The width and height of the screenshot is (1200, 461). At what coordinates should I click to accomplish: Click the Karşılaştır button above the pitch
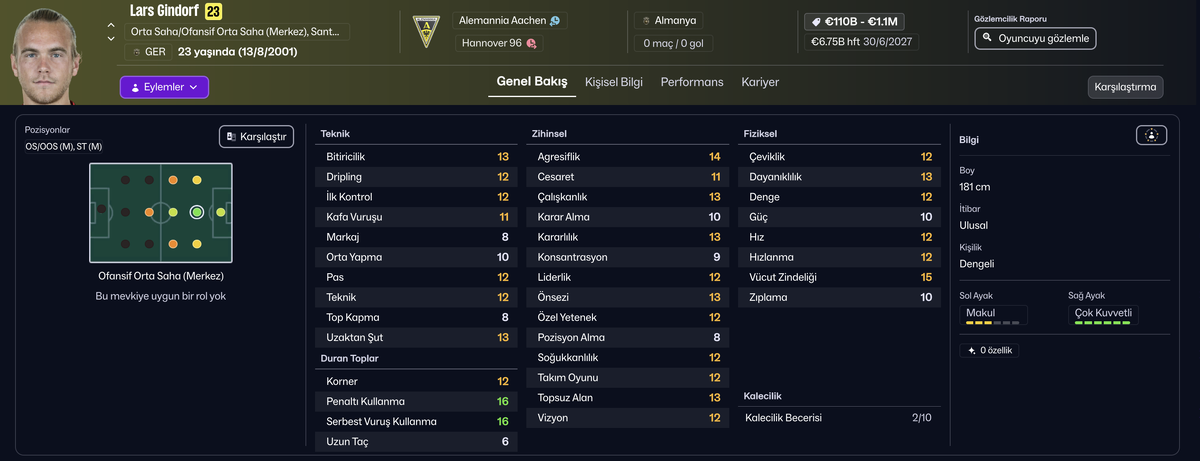[256, 136]
